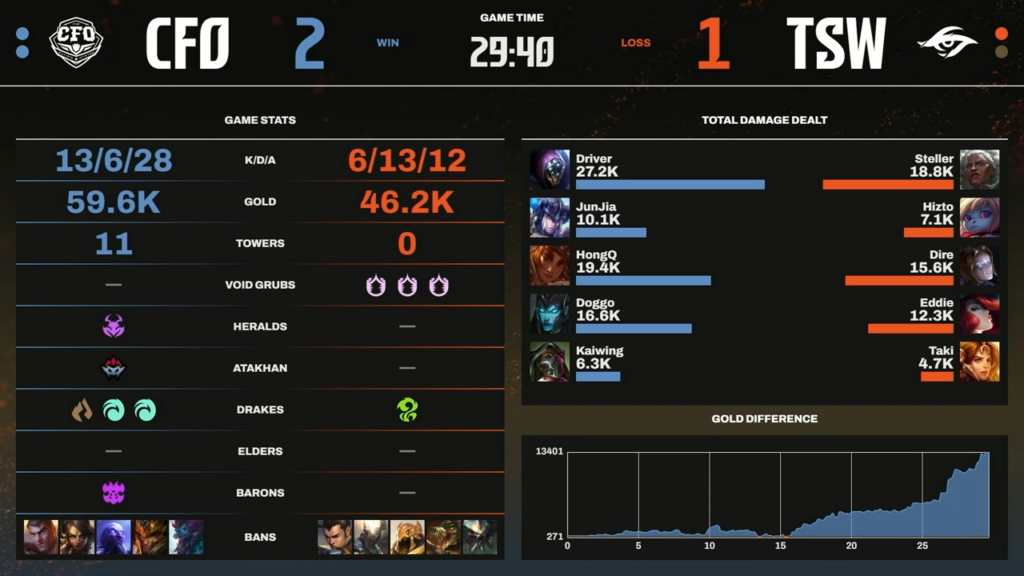Screen dimensions: 1024x576
Task: Select JunJia's champion portrait
Action: click(x=550, y=217)
